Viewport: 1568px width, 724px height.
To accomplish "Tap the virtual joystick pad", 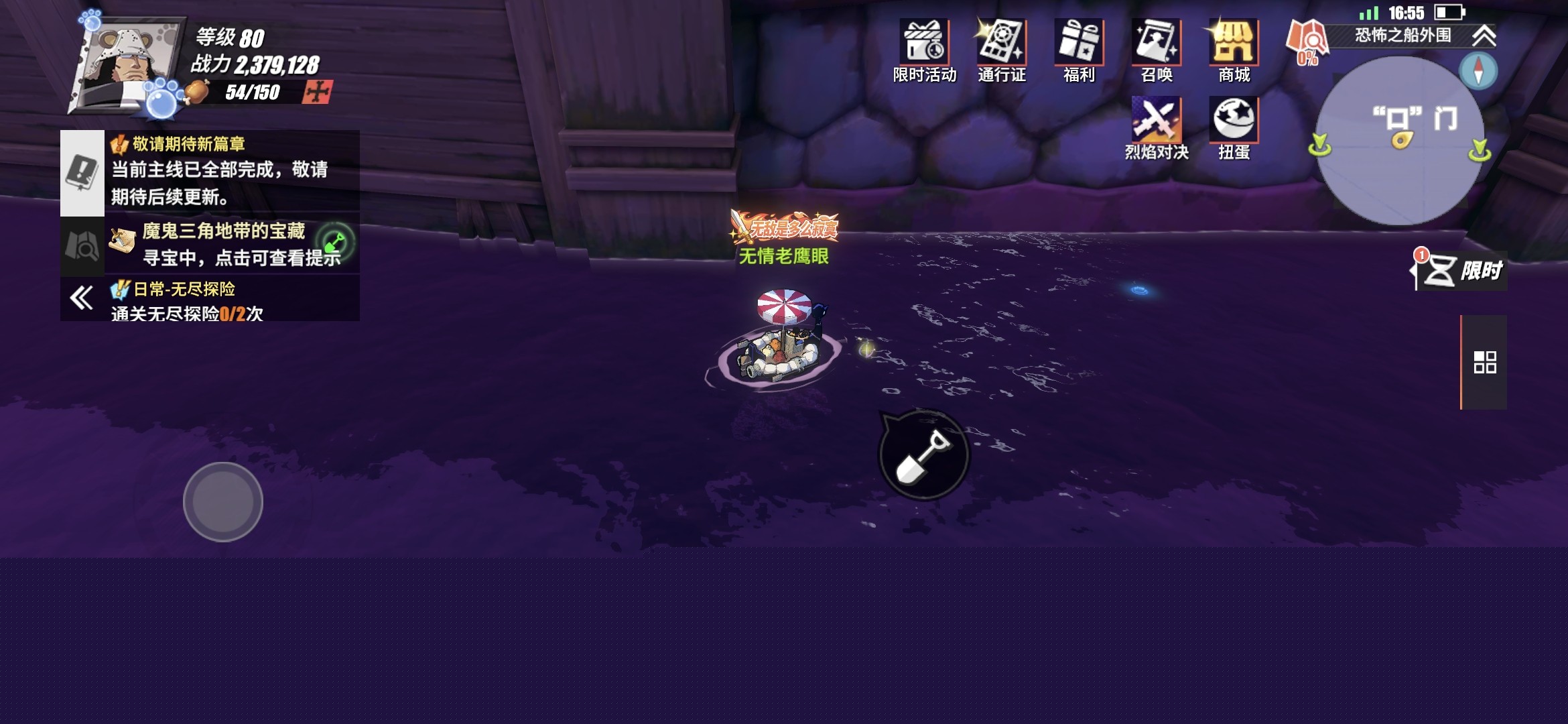I will coord(223,501).
